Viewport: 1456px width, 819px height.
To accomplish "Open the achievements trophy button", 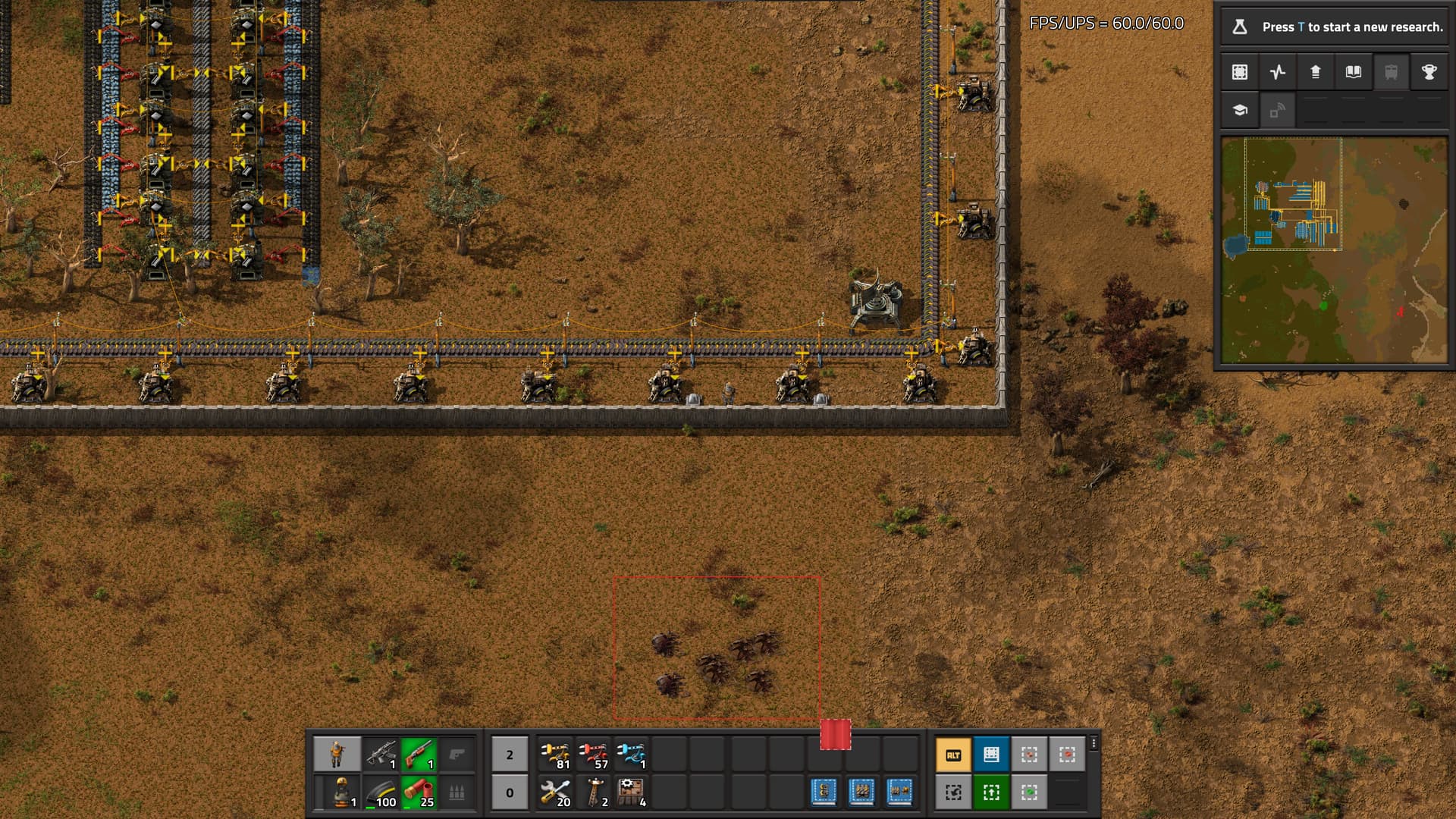I will 1429,72.
